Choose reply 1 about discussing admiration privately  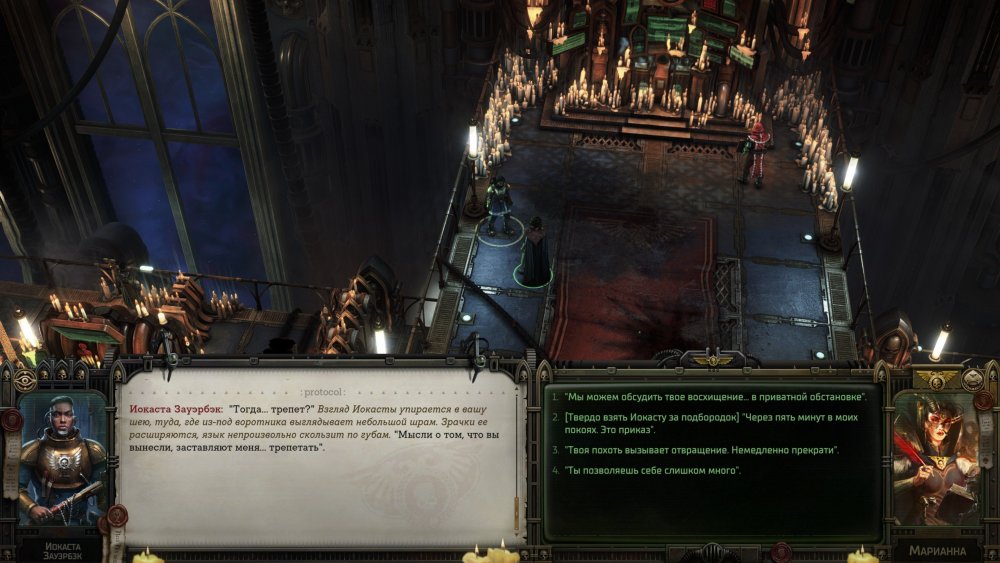(x=712, y=397)
